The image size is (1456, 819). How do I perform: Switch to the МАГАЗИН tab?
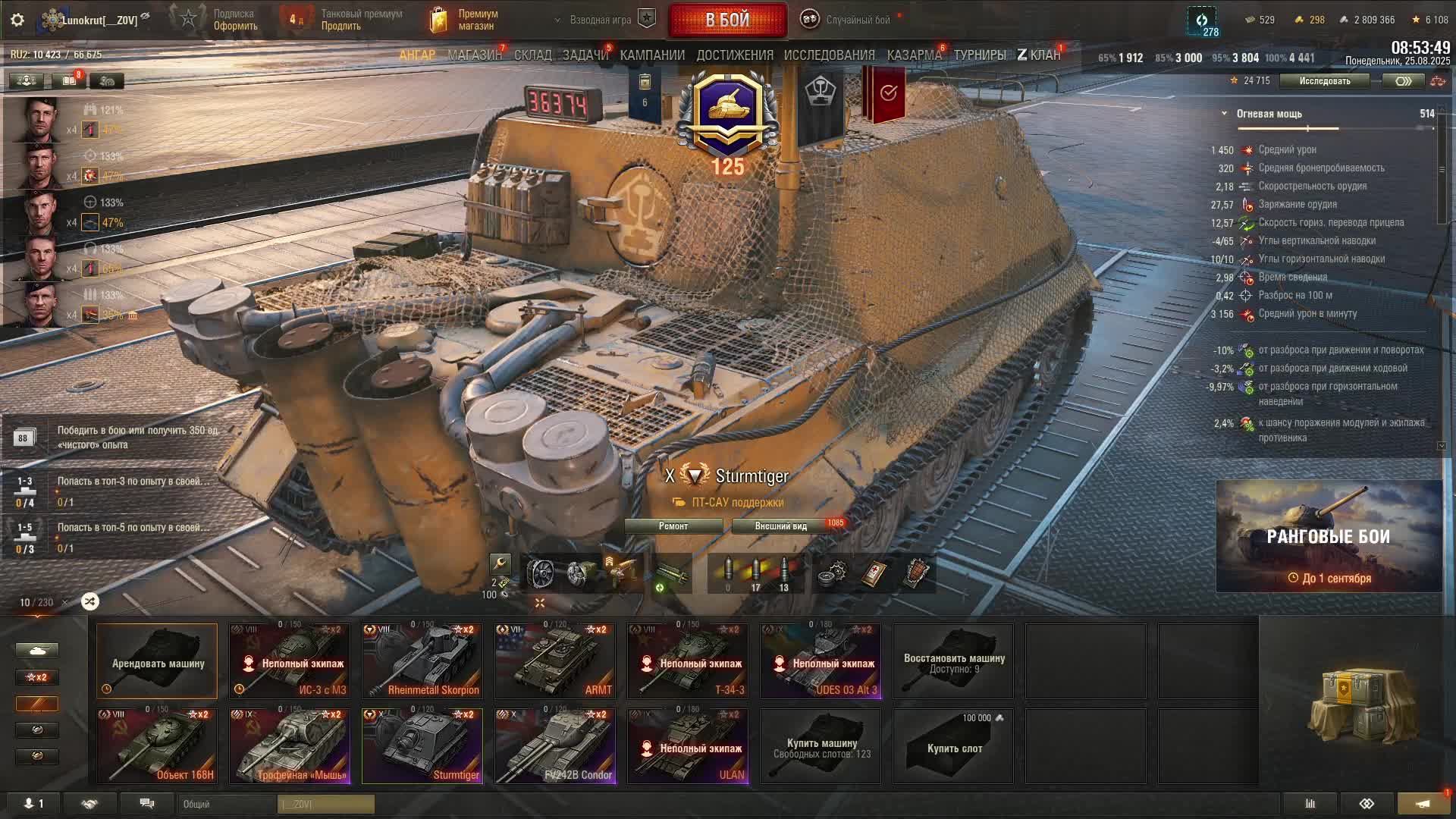click(474, 55)
